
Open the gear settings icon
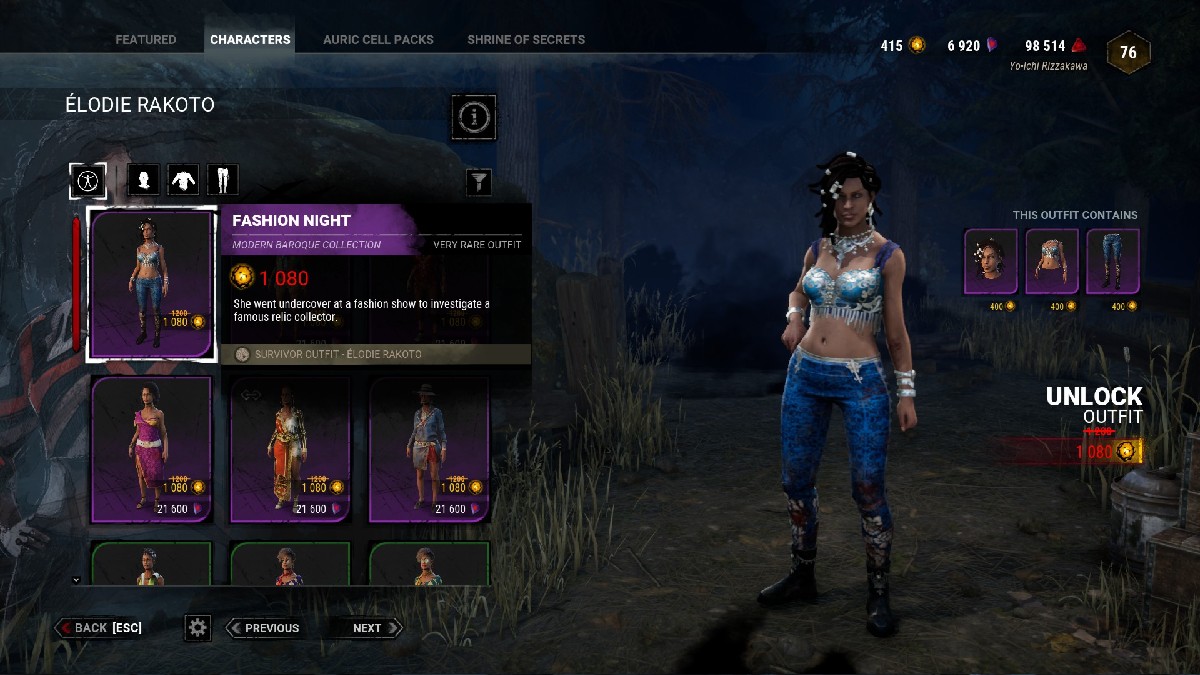[x=198, y=628]
